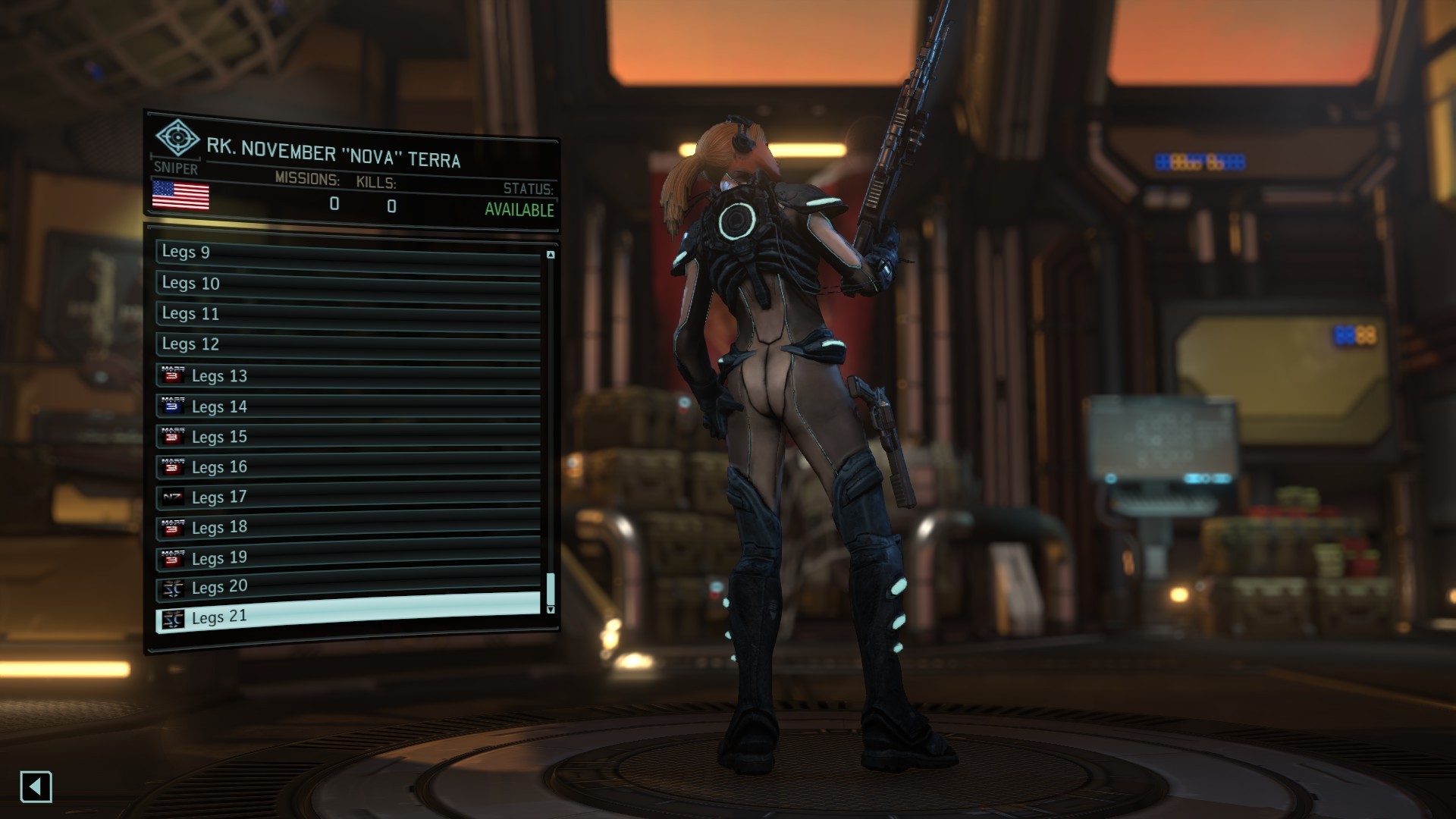Choose the N7 Legs 17 entry

point(347,497)
